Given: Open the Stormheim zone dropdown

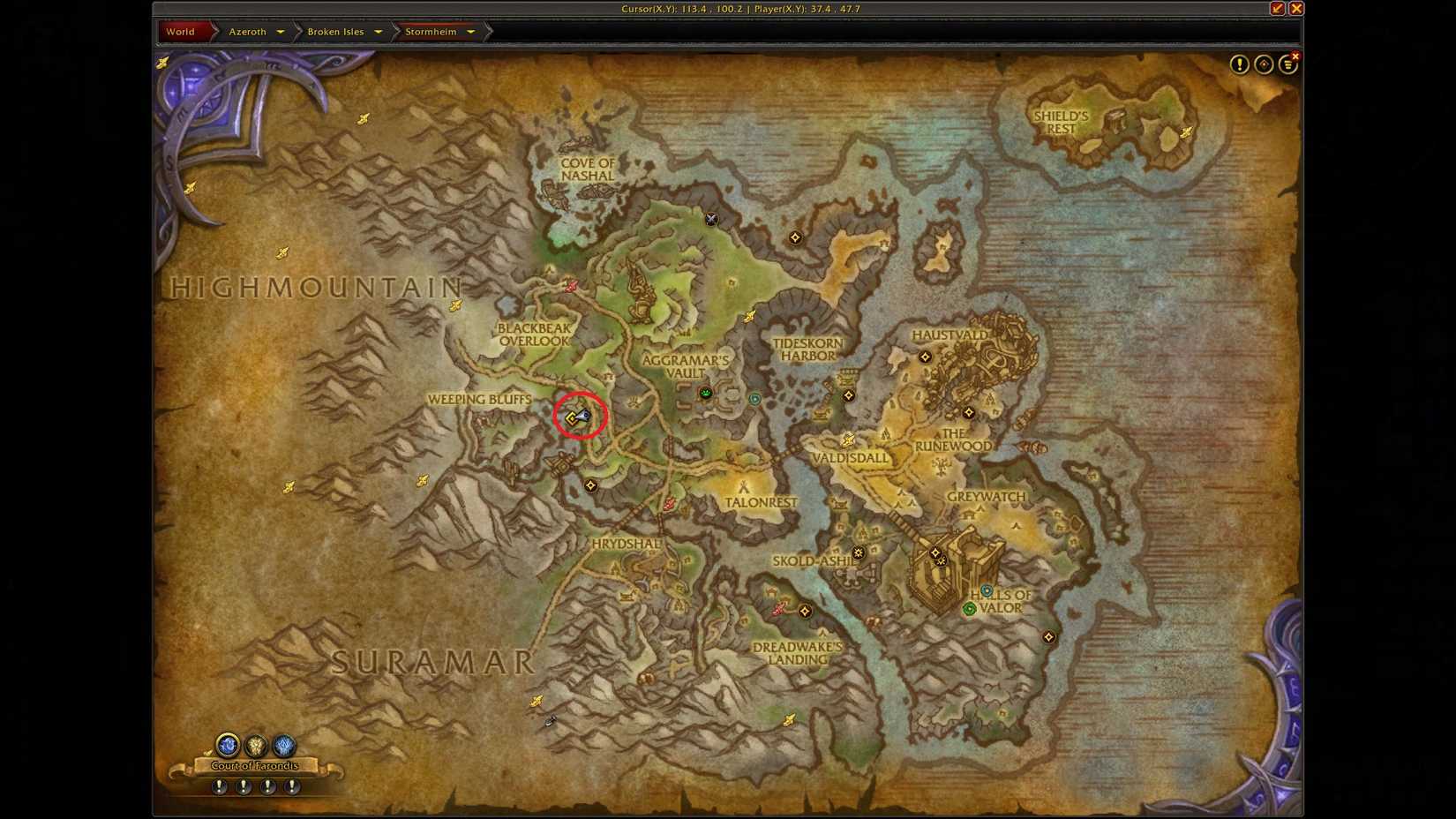Looking at the screenshot, I should pos(471,31).
